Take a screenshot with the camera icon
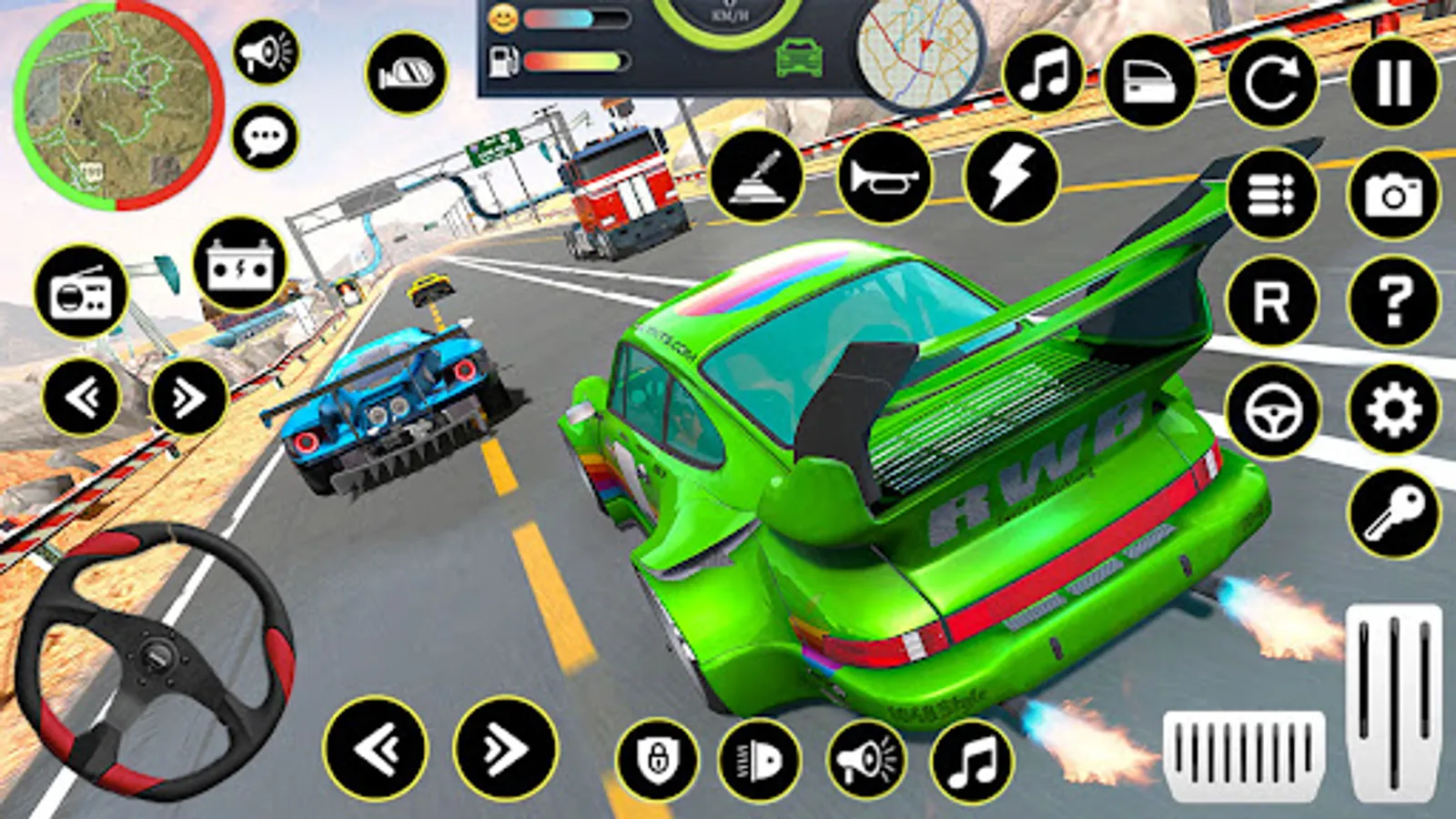The width and height of the screenshot is (1456, 819). pos(1393,195)
